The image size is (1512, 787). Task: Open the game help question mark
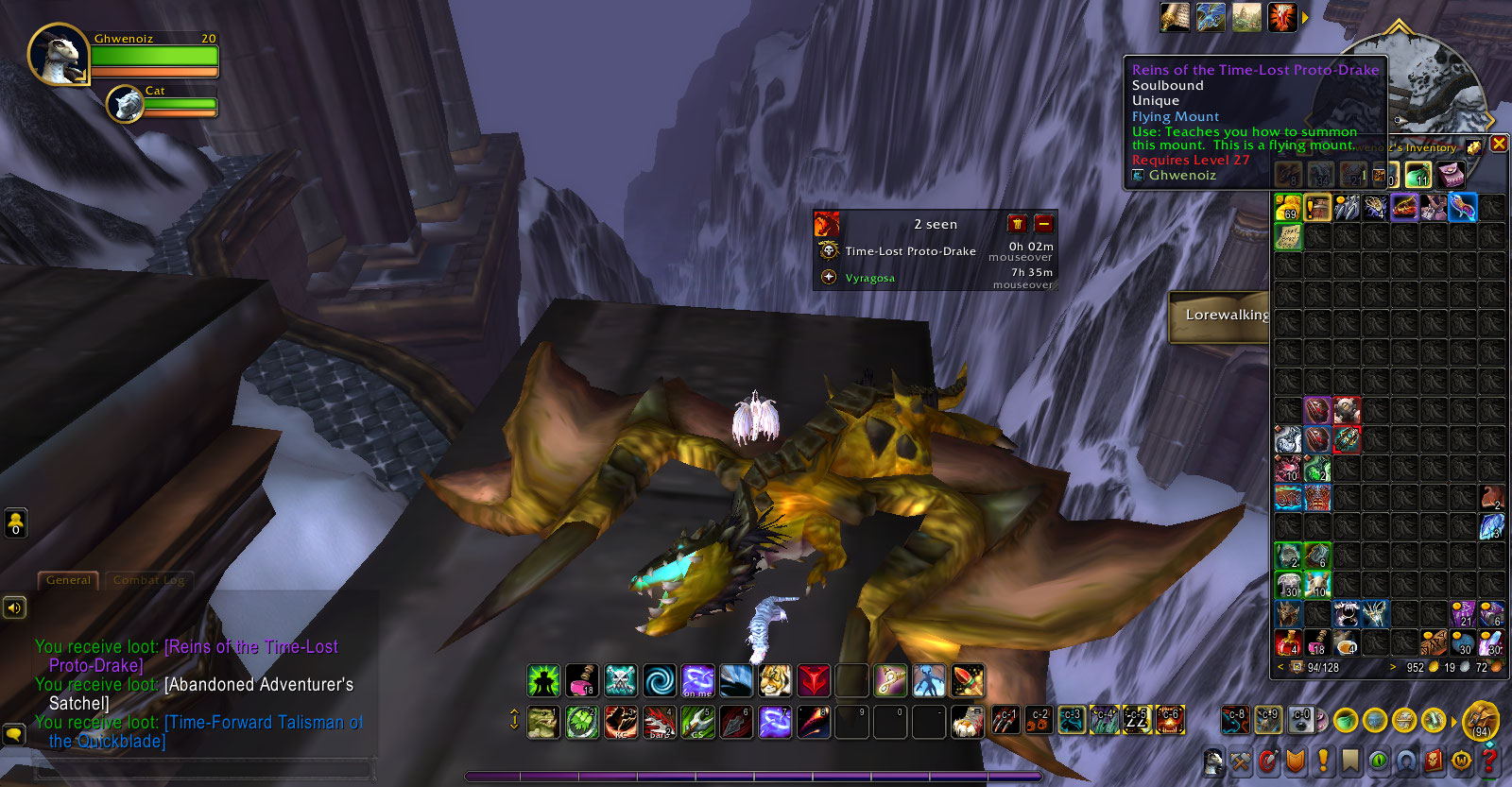1490,761
